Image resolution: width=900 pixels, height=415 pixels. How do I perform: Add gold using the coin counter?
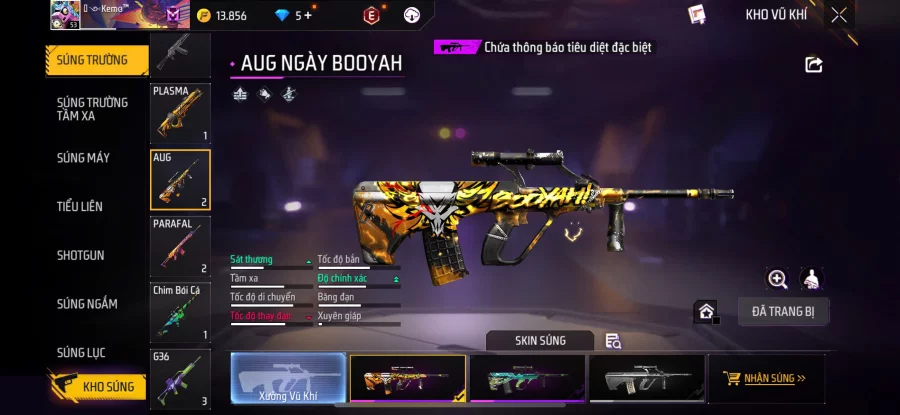(222, 15)
